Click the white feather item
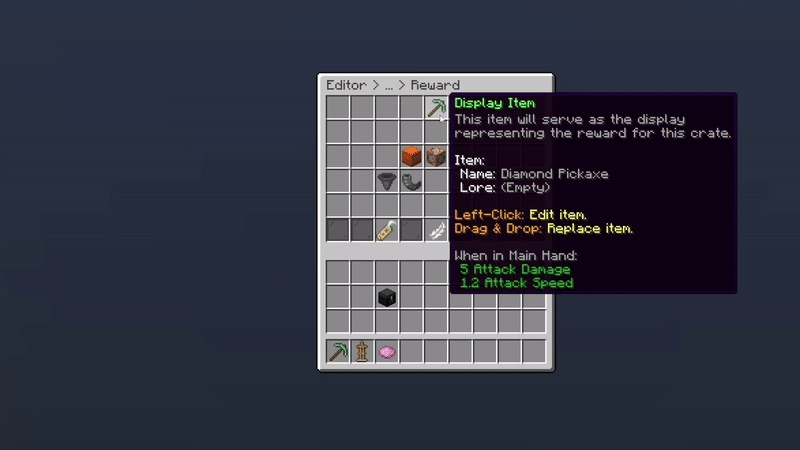The image size is (800, 450). tap(436, 230)
